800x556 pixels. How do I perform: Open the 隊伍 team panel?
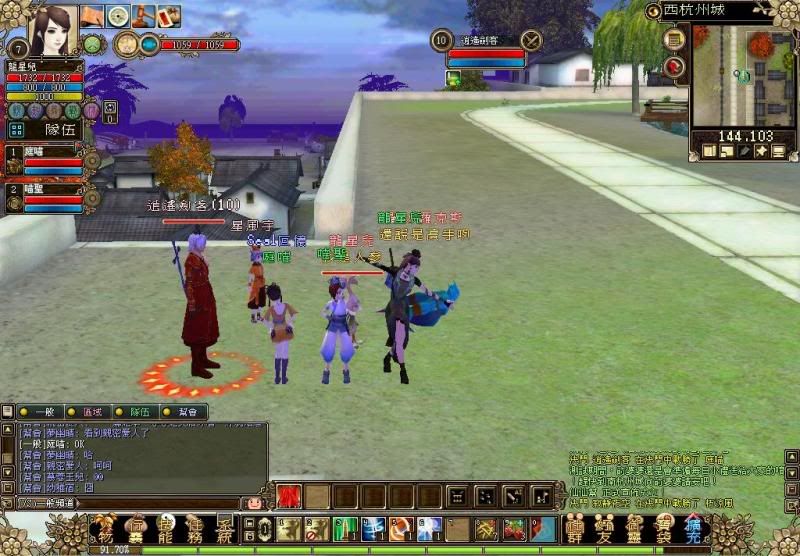tap(60, 129)
